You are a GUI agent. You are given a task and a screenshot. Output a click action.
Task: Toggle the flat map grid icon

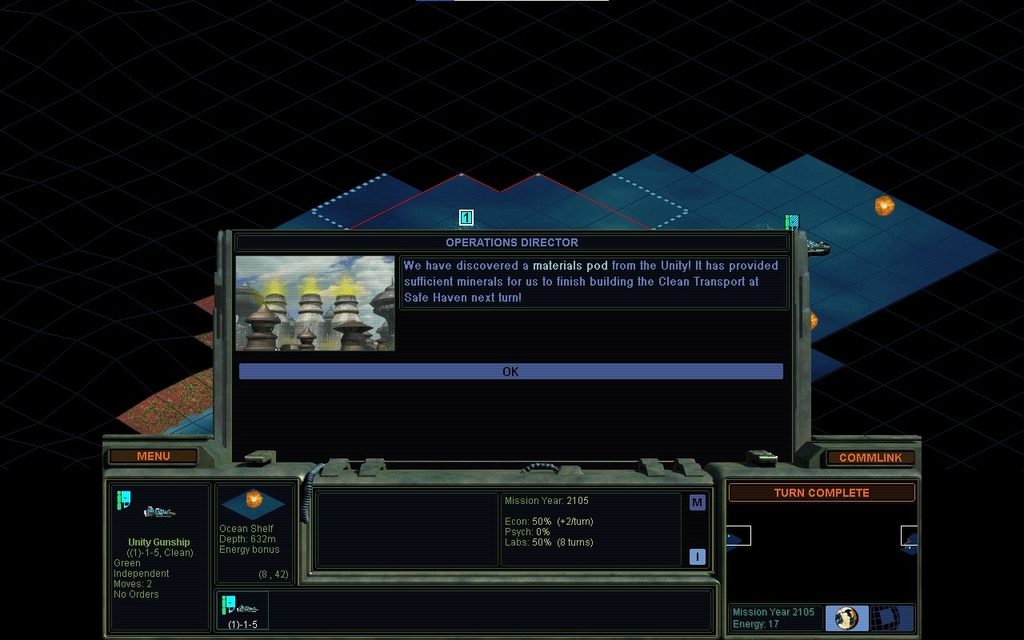pyautogui.click(x=884, y=617)
